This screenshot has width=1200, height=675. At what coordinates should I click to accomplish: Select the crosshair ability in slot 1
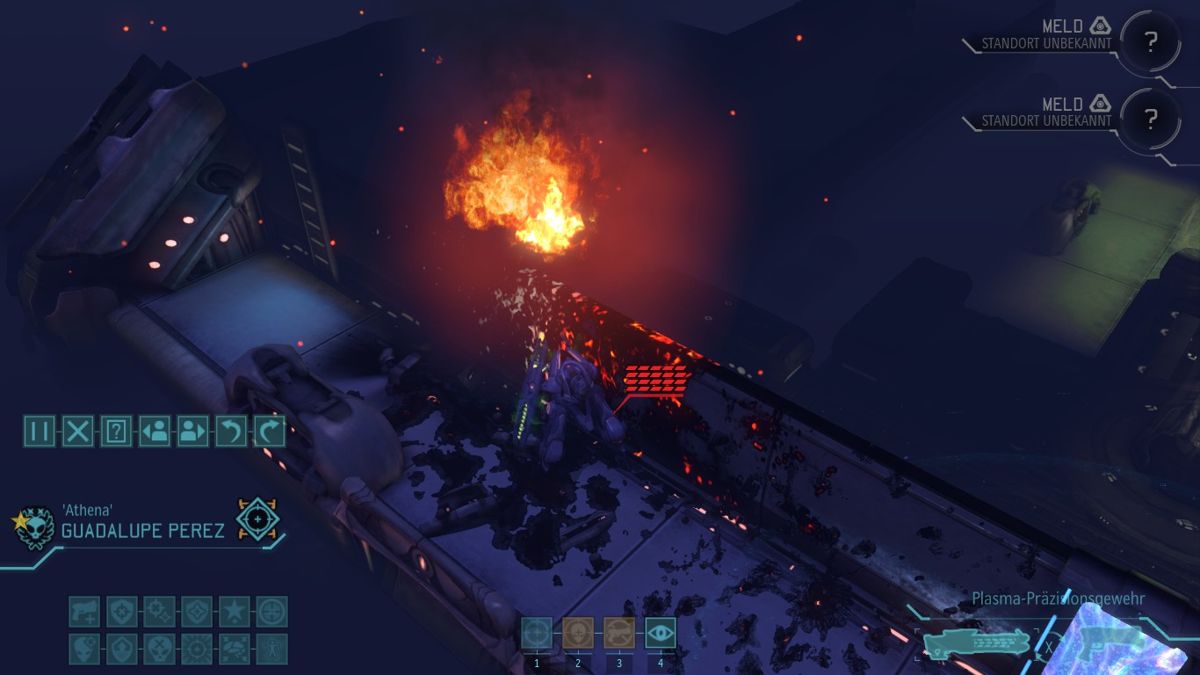[x=536, y=632]
